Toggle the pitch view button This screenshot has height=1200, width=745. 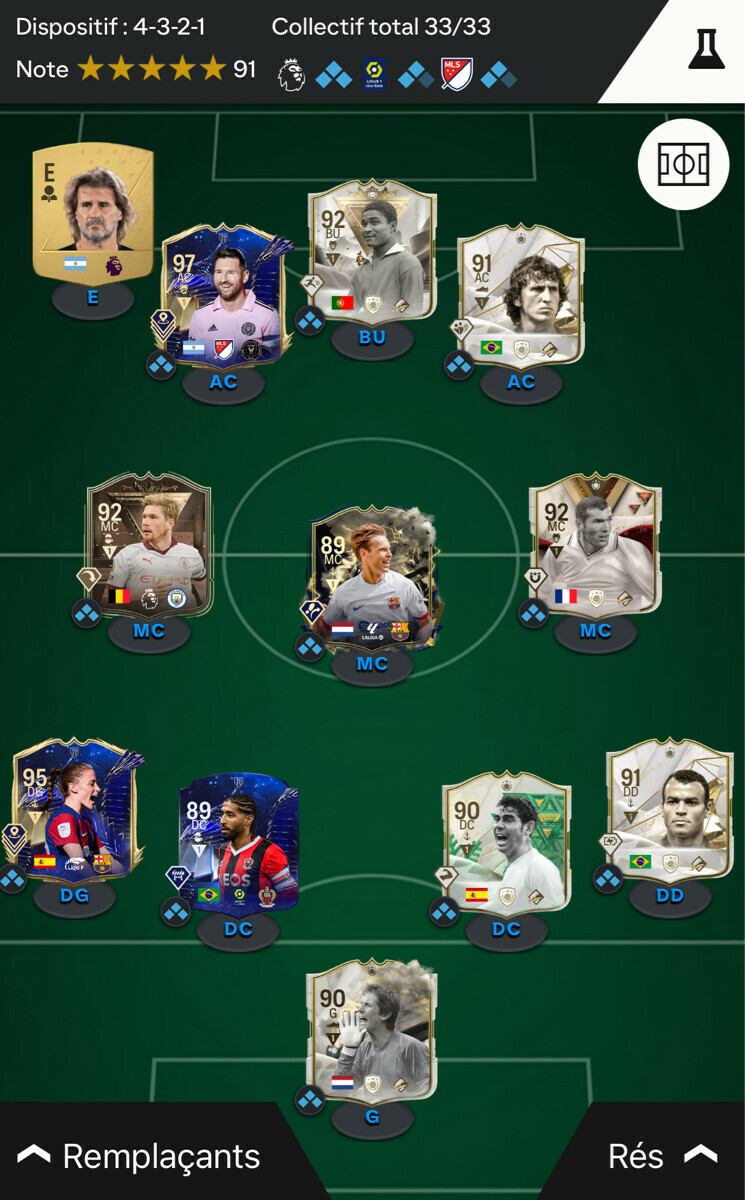pyautogui.click(x=683, y=164)
